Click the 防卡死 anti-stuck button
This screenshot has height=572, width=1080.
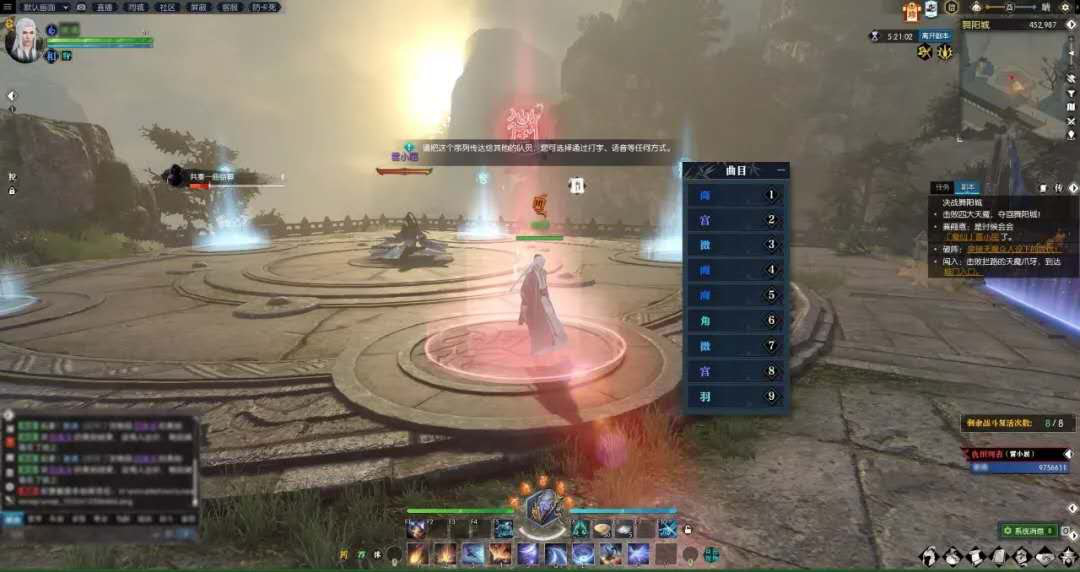tap(264, 7)
